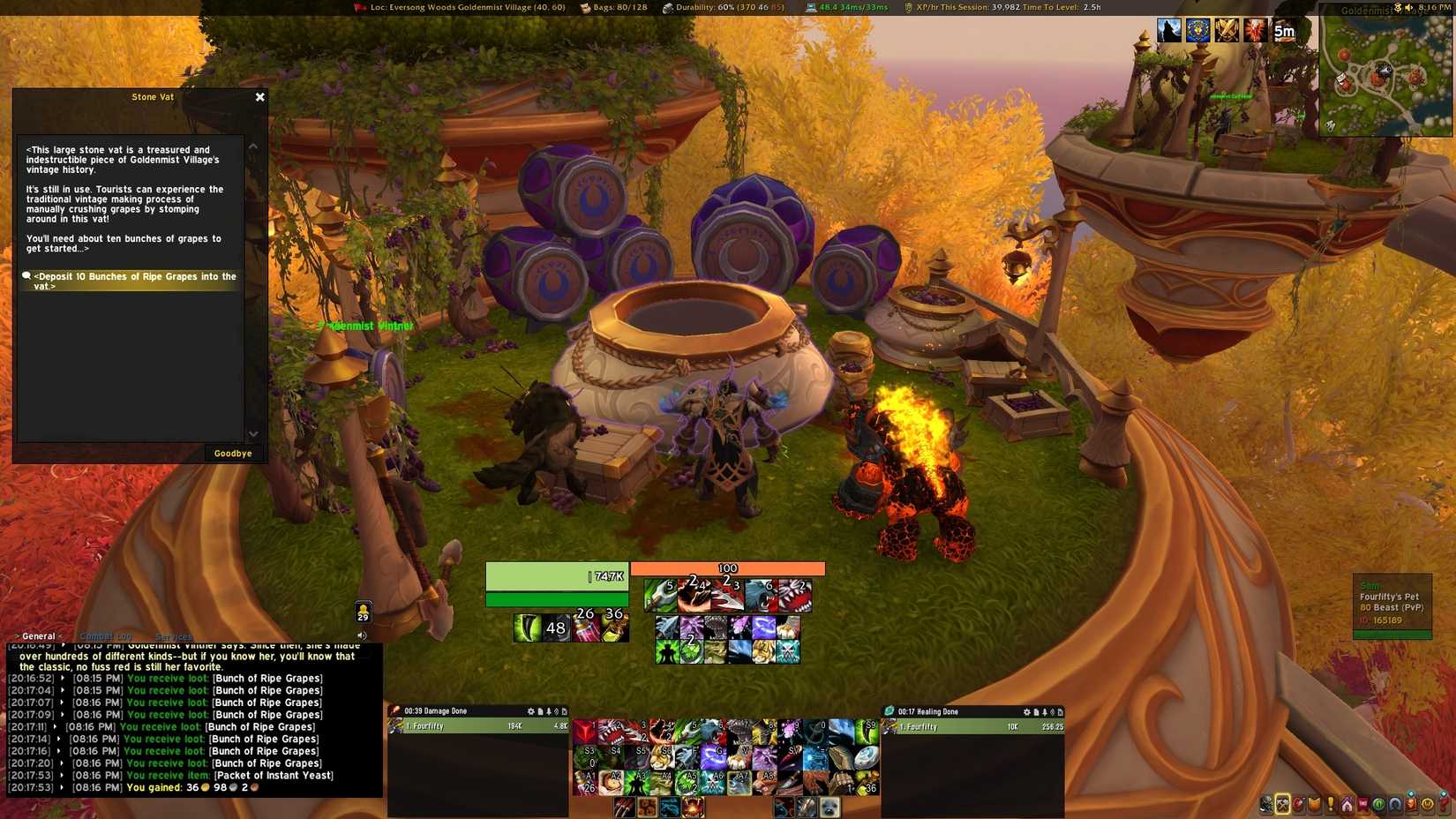Viewport: 1456px width, 819px height.
Task: Close the Stone Vat dialog window
Action: click(259, 97)
